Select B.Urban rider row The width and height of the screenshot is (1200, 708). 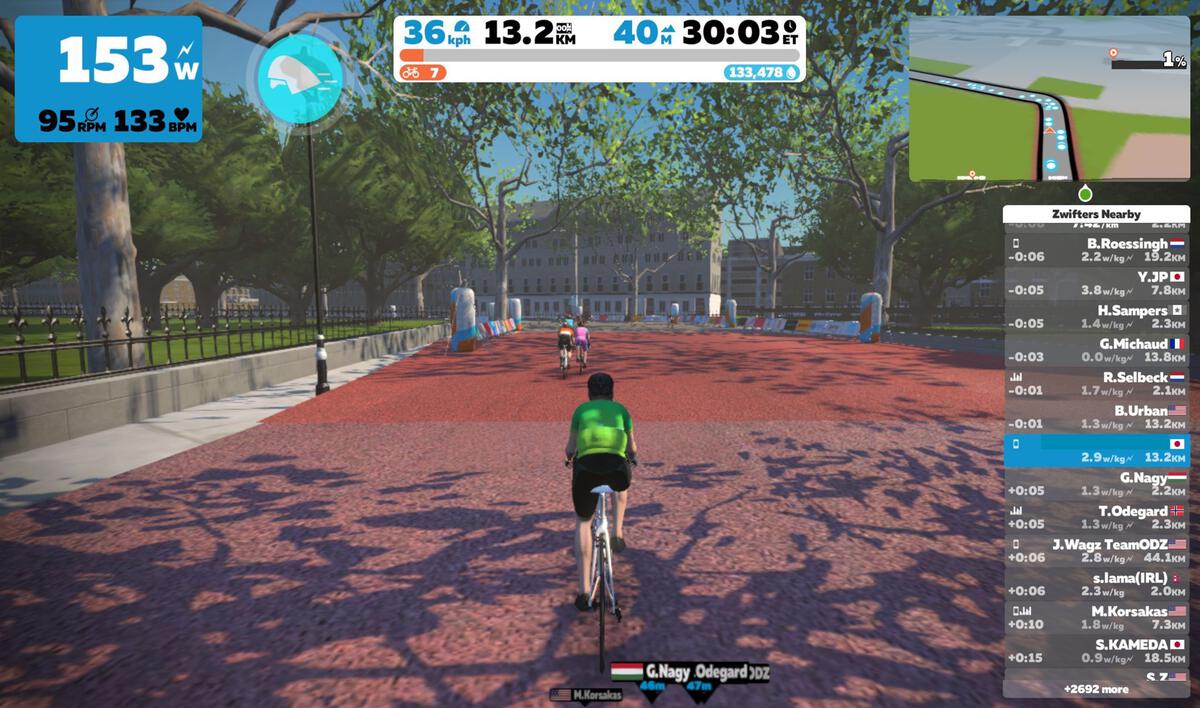[x=1097, y=417]
